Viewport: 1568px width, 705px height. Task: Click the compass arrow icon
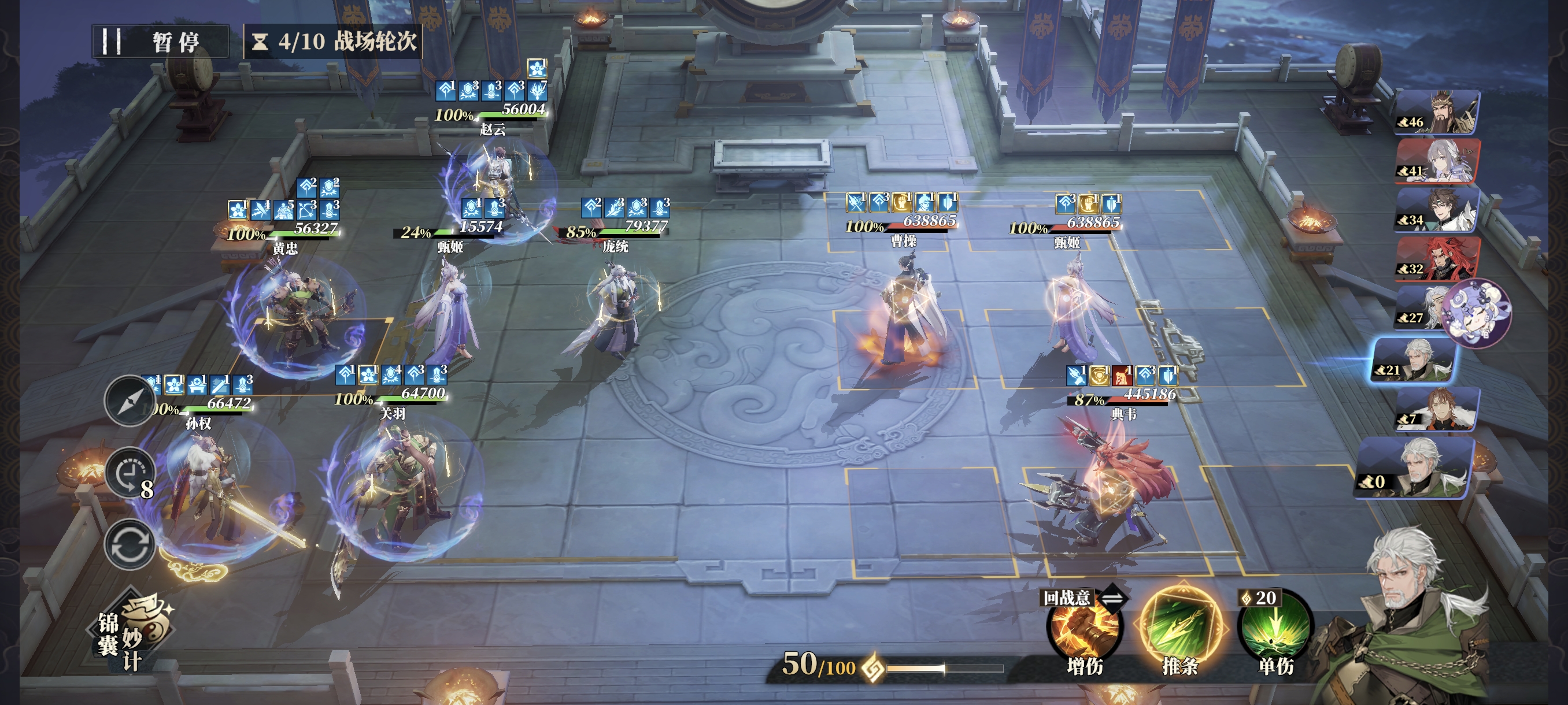tap(129, 401)
